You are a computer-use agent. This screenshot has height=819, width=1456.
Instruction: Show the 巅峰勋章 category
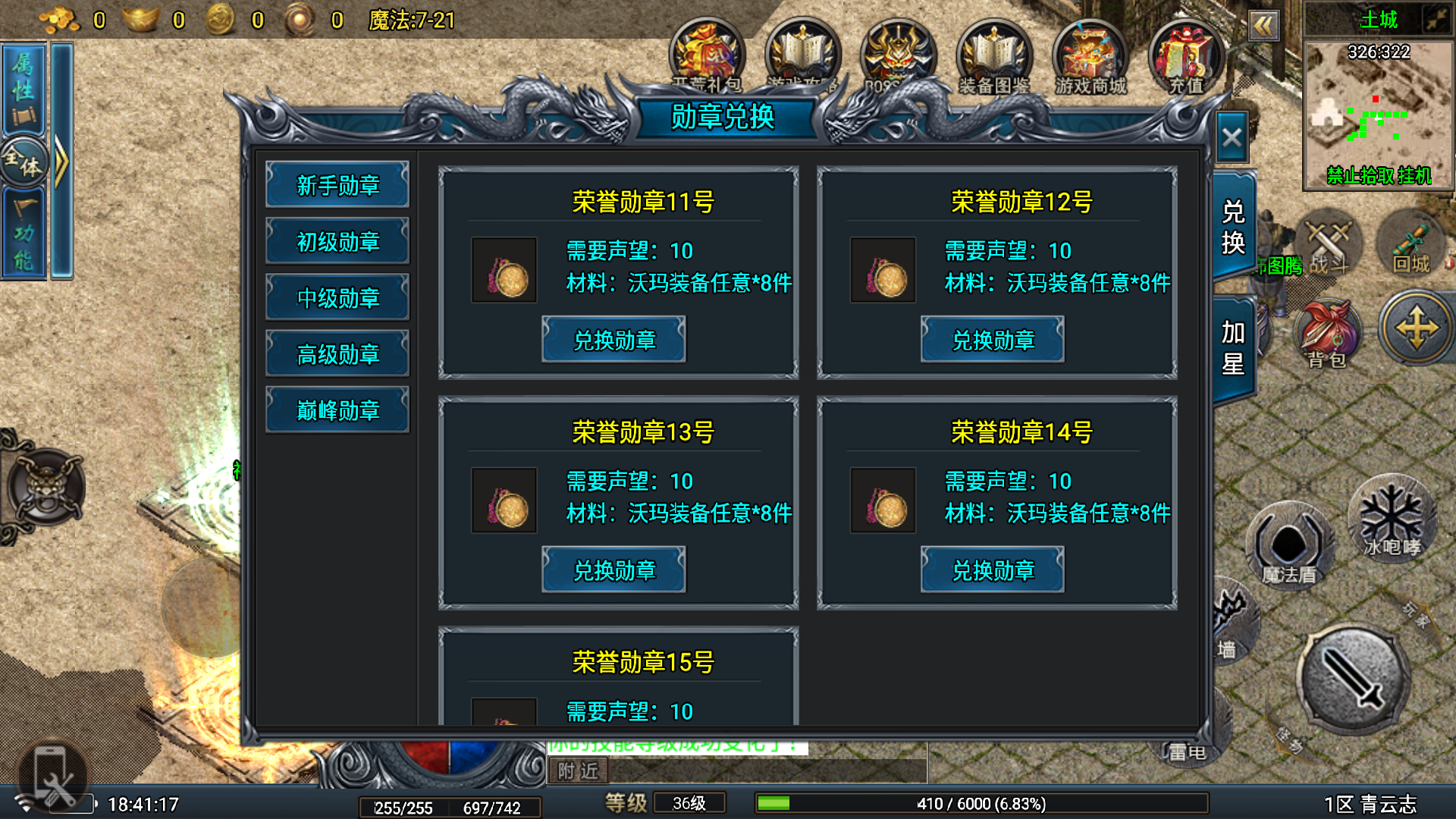point(337,410)
